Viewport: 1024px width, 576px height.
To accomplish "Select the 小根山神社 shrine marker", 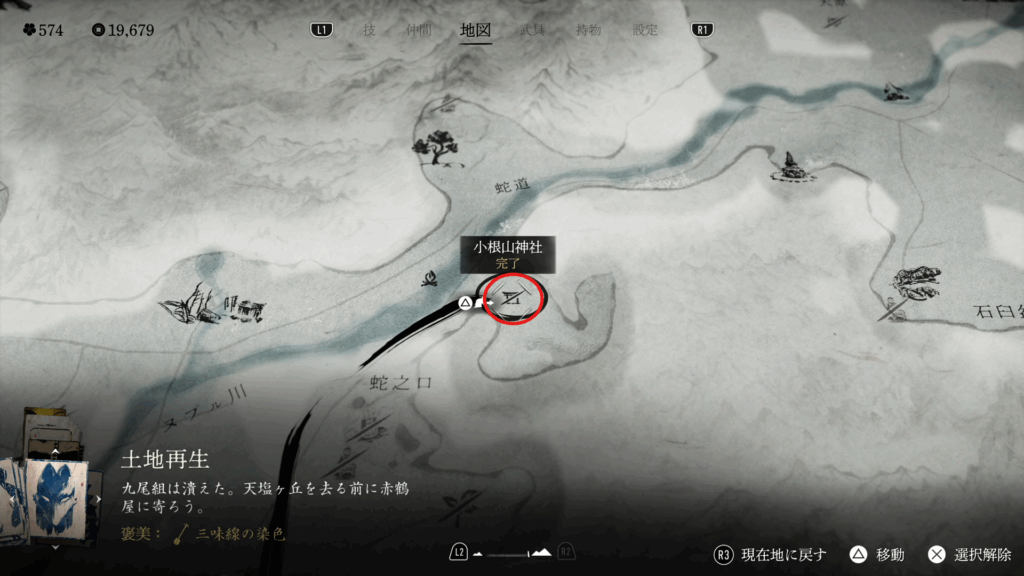I will [x=514, y=297].
